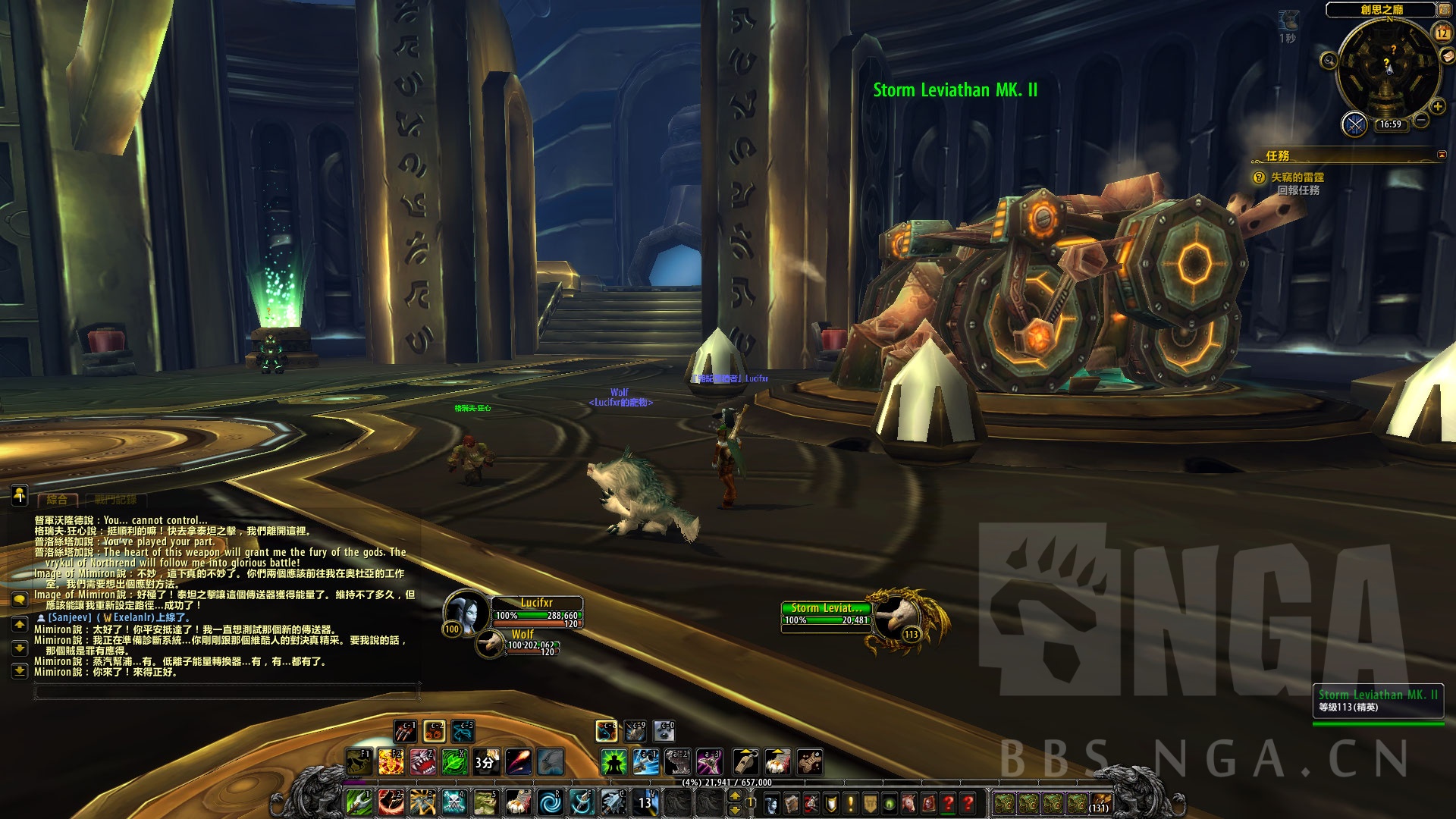Viewport: 1456px width, 819px height.
Task: Select the 失竊的雷霆 quest in the tracker
Action: coord(1298,177)
